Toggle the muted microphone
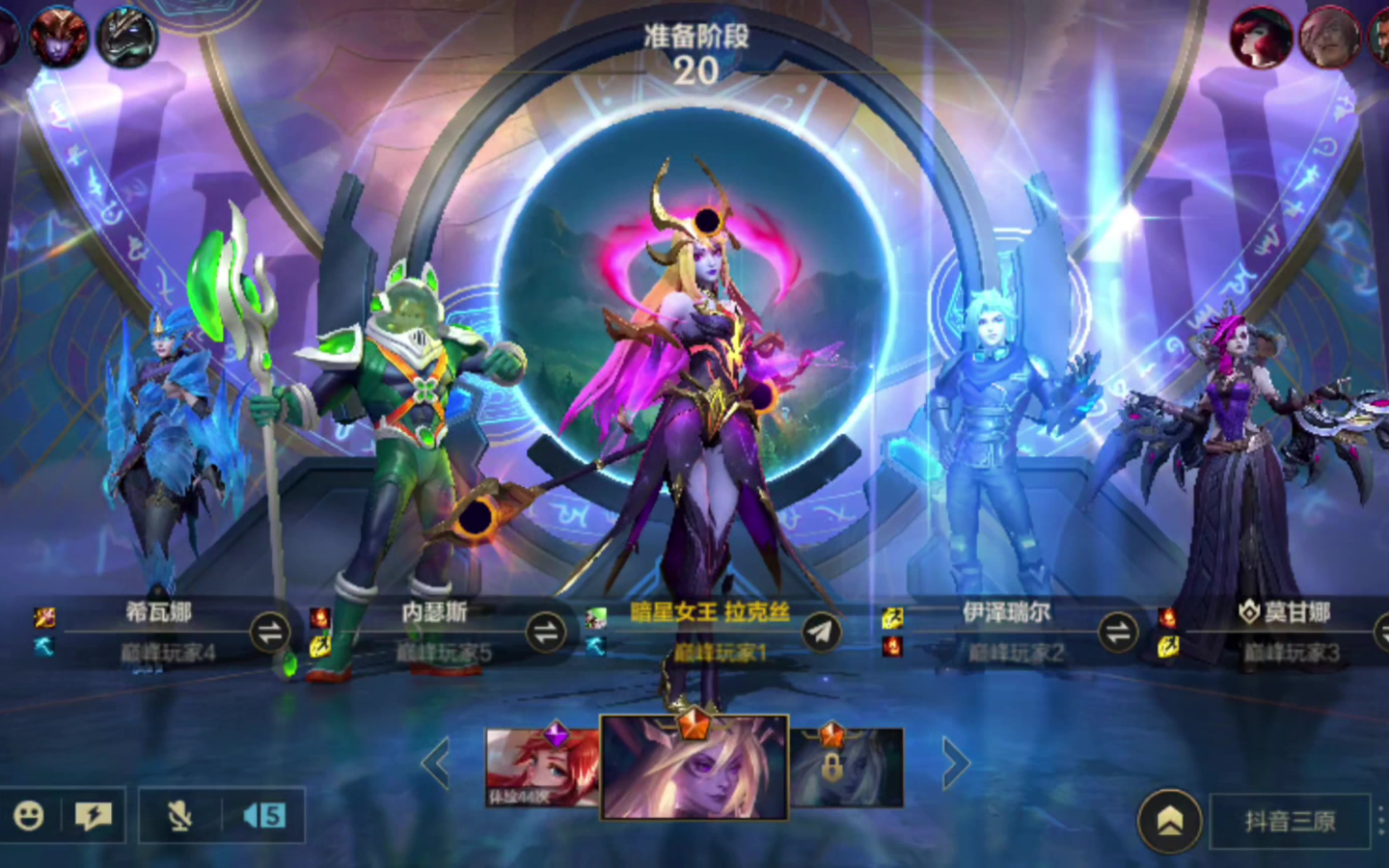 coord(179,817)
